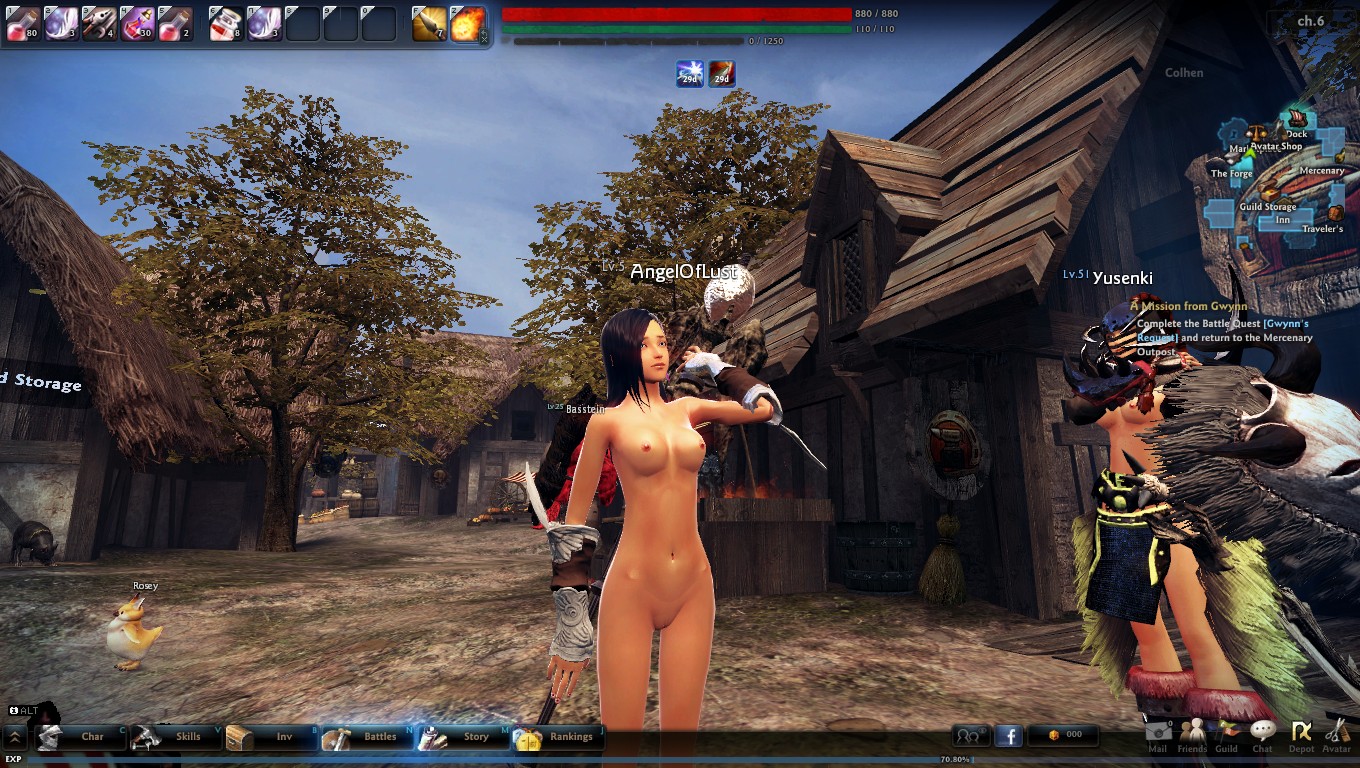Use the red potion with 80 count

tap(22, 23)
